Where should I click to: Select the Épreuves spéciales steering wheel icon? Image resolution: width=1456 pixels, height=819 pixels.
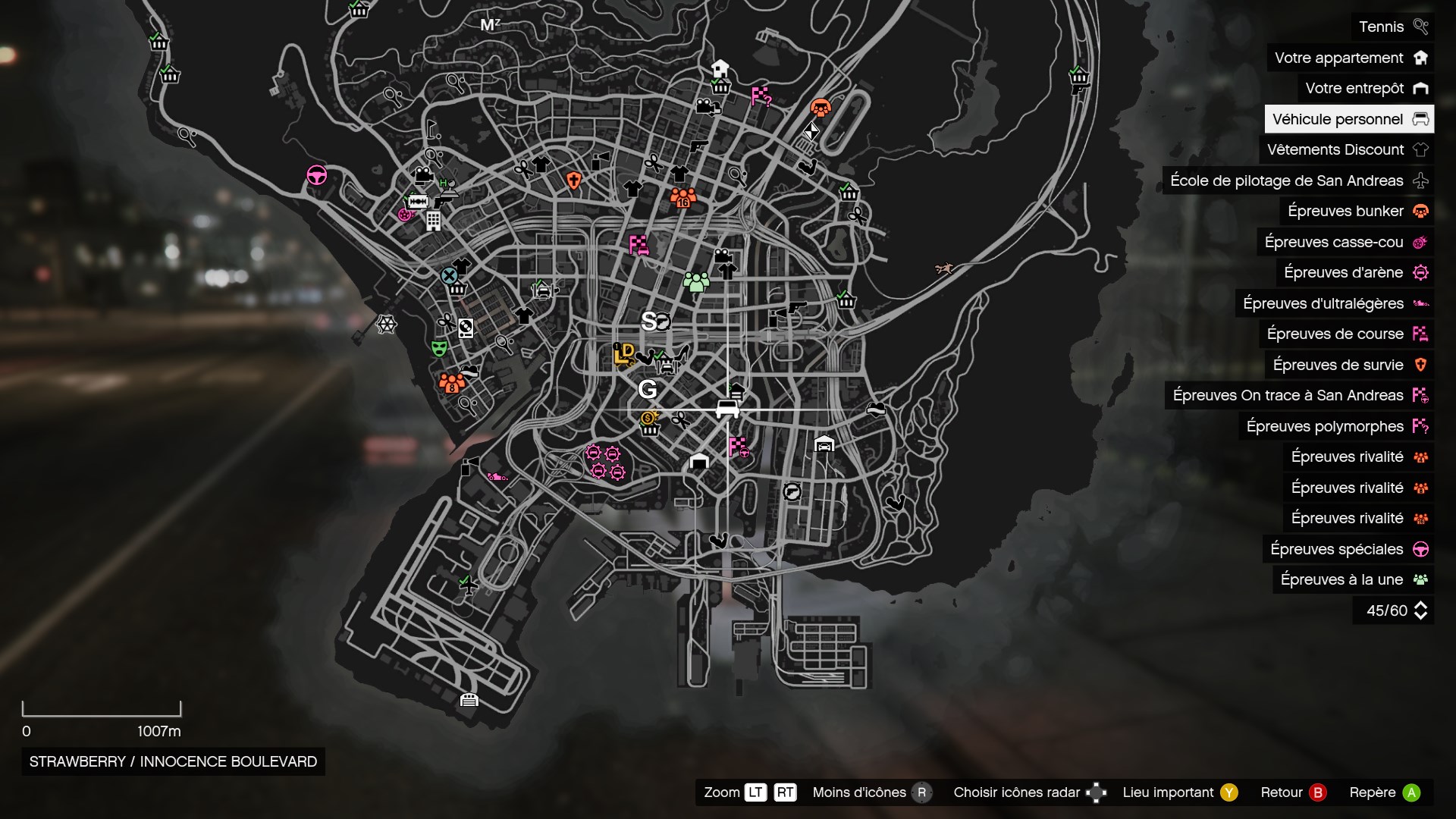(x=1420, y=549)
